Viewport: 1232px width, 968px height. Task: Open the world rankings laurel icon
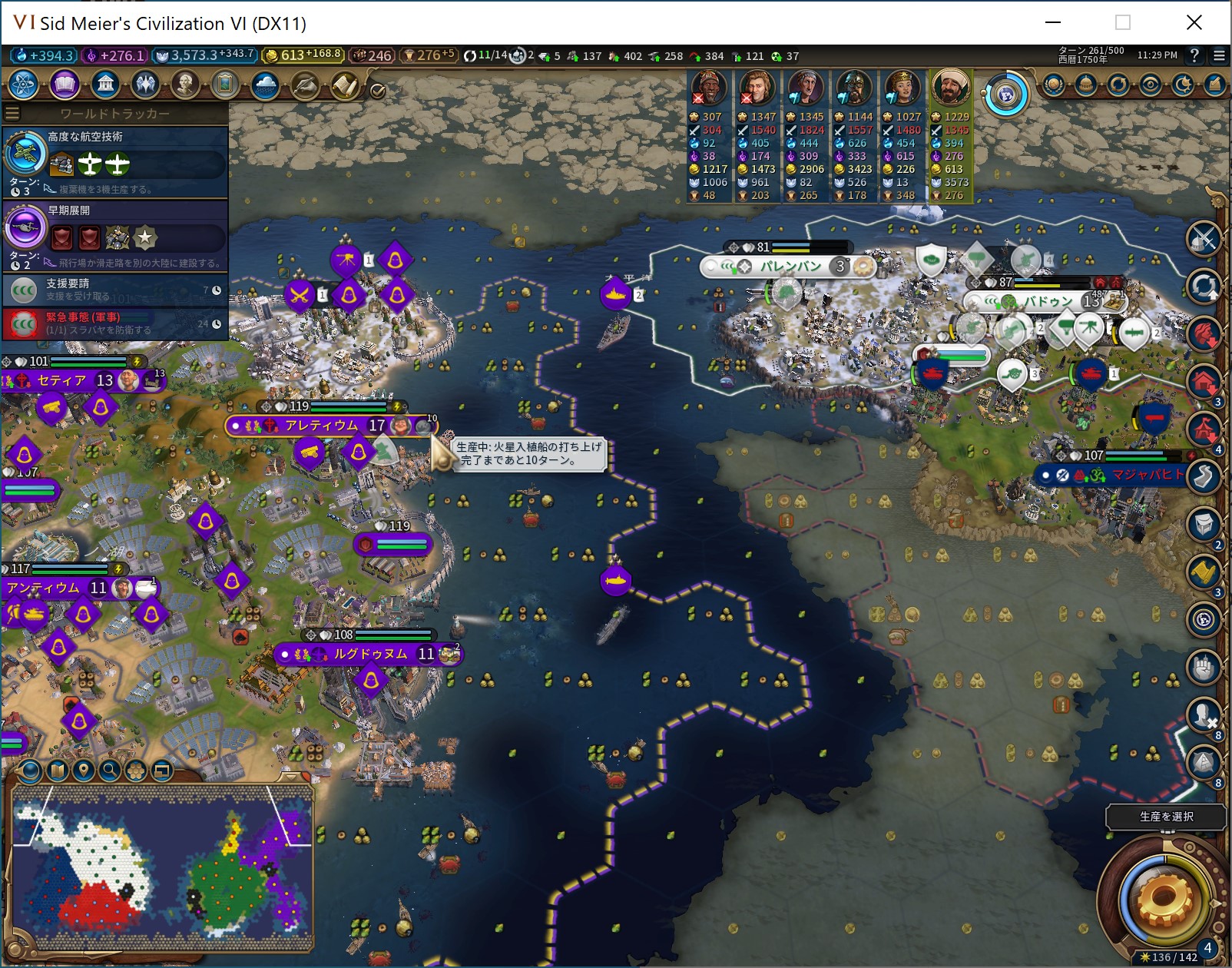pyautogui.click(x=1054, y=85)
